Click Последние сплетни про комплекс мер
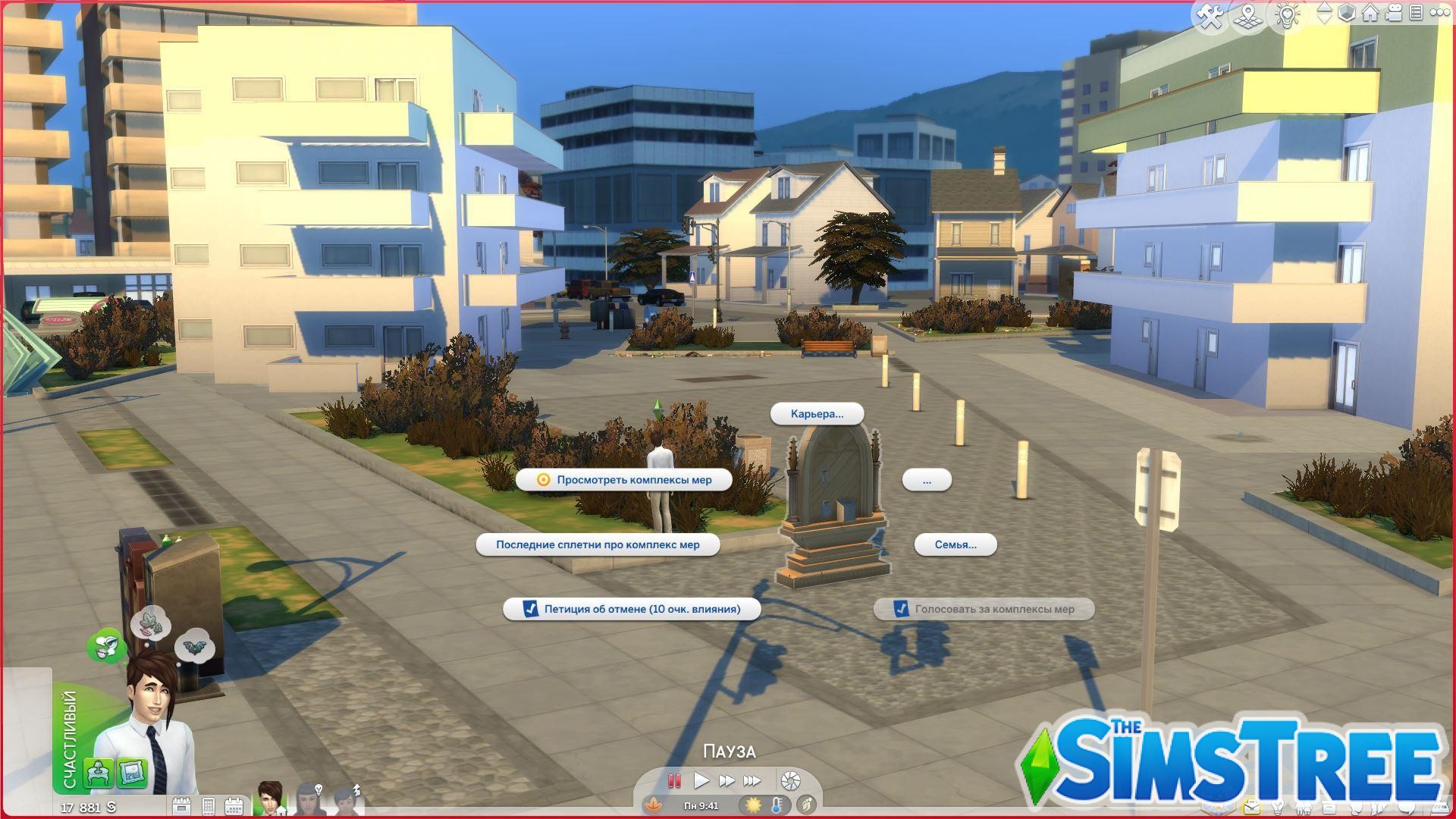This screenshot has height=819, width=1456. pos(599,544)
